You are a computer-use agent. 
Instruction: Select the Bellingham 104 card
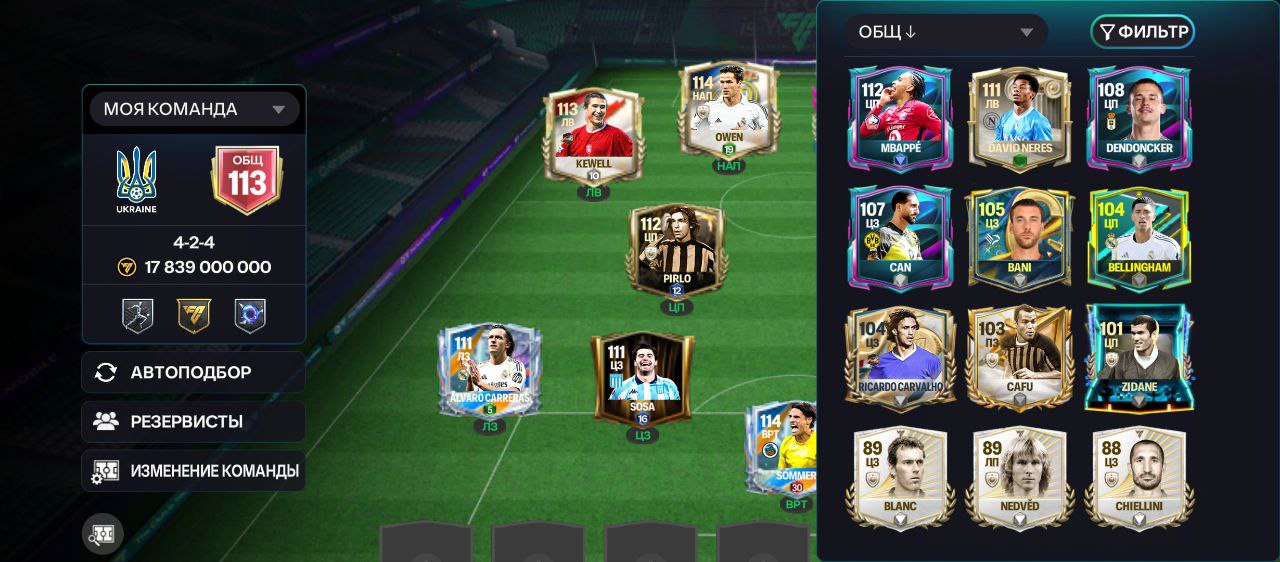[x=1139, y=238]
